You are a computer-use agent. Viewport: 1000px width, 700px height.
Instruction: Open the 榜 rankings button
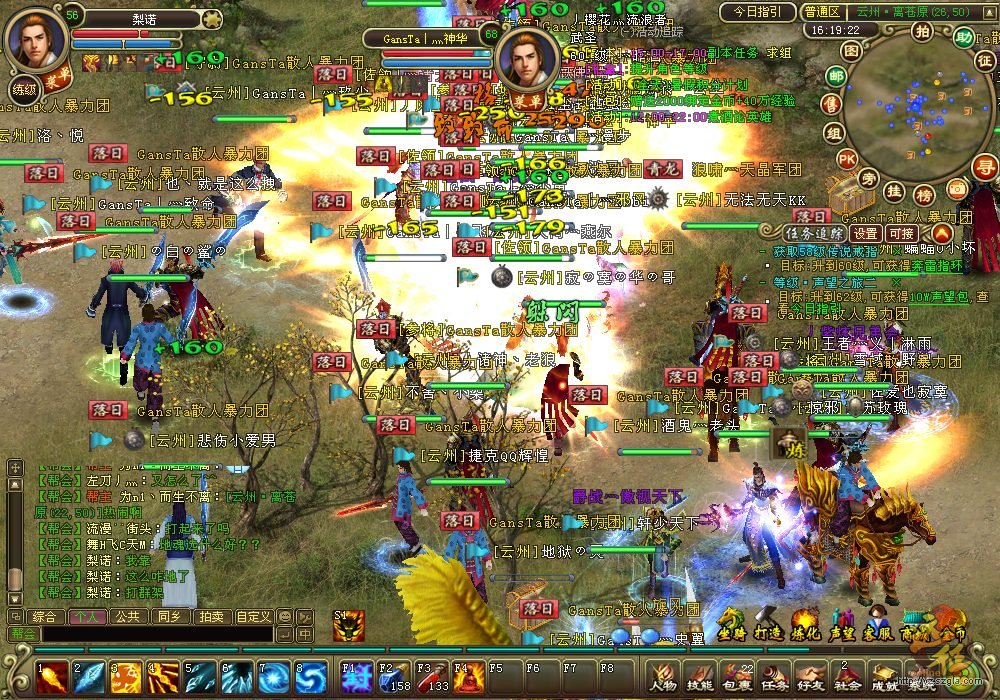click(924, 194)
